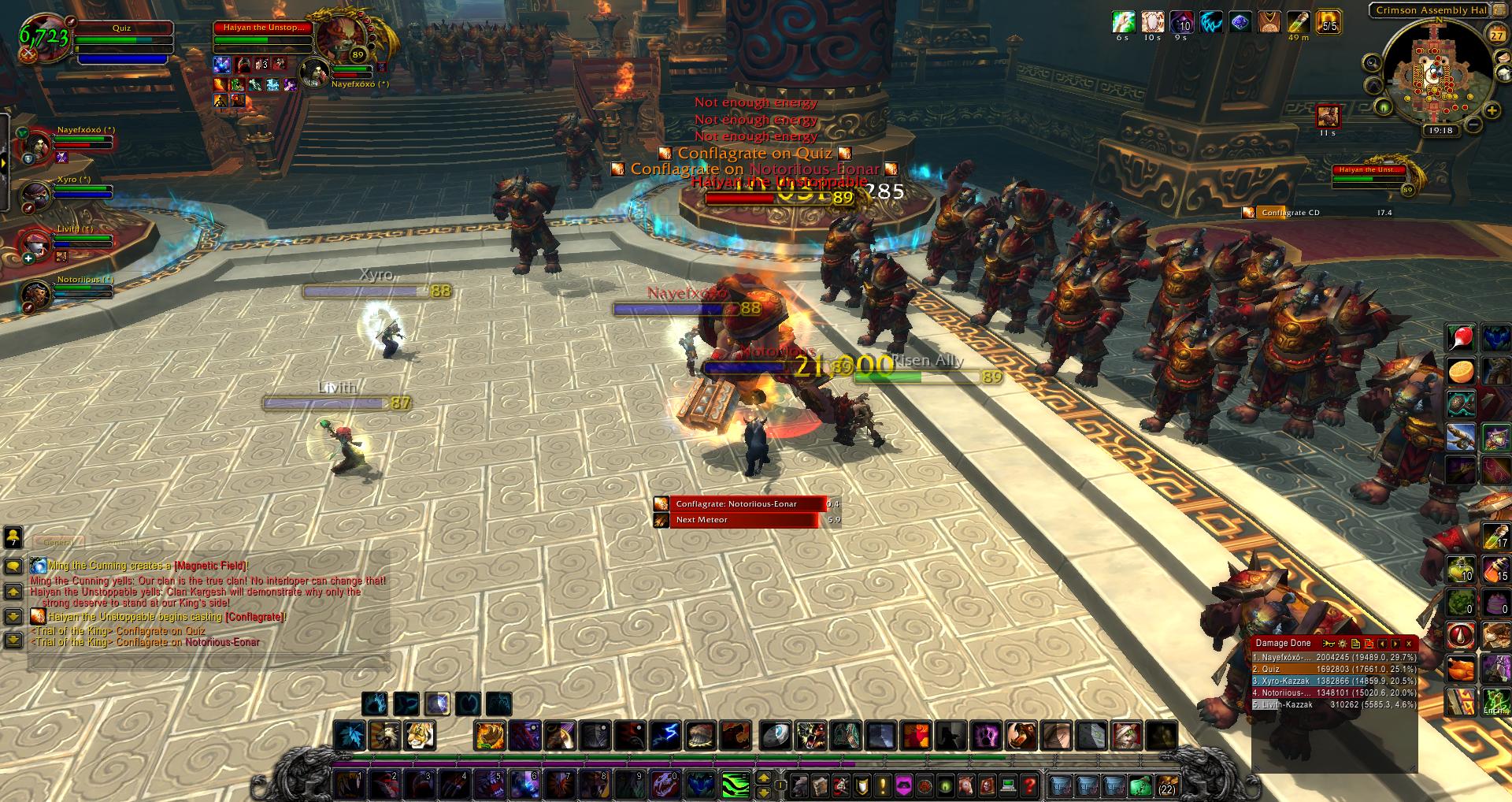The height and width of the screenshot is (802, 1512).
Task: Use the orange slice food item
Action: [1461, 372]
